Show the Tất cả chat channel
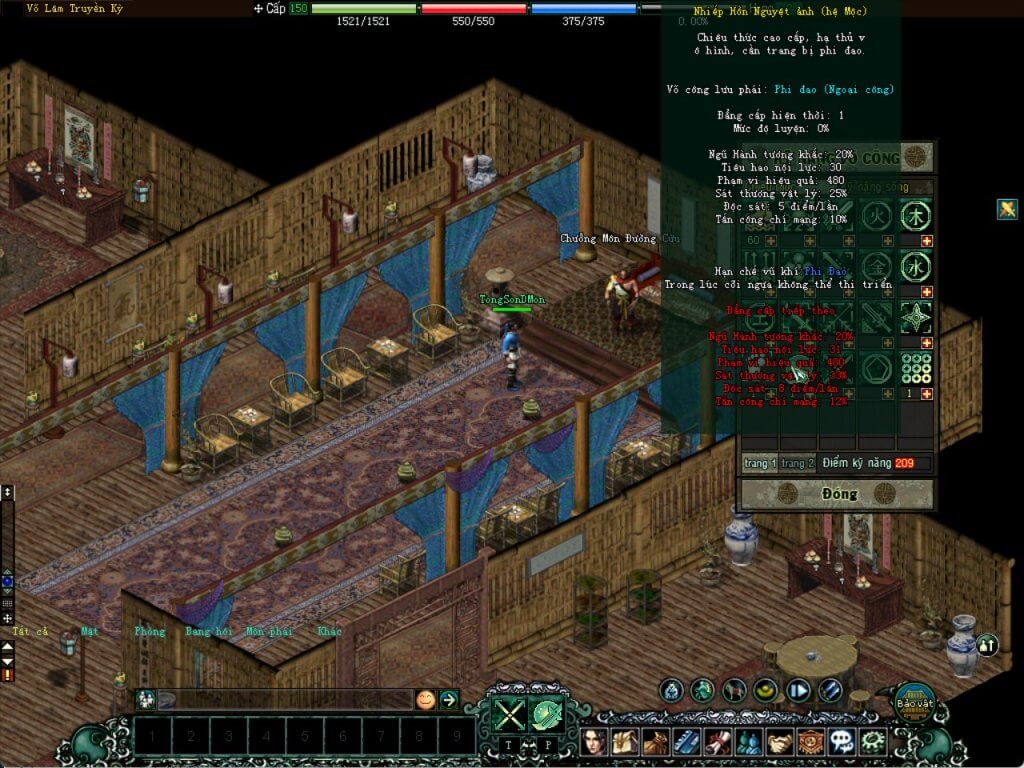 click(30, 632)
